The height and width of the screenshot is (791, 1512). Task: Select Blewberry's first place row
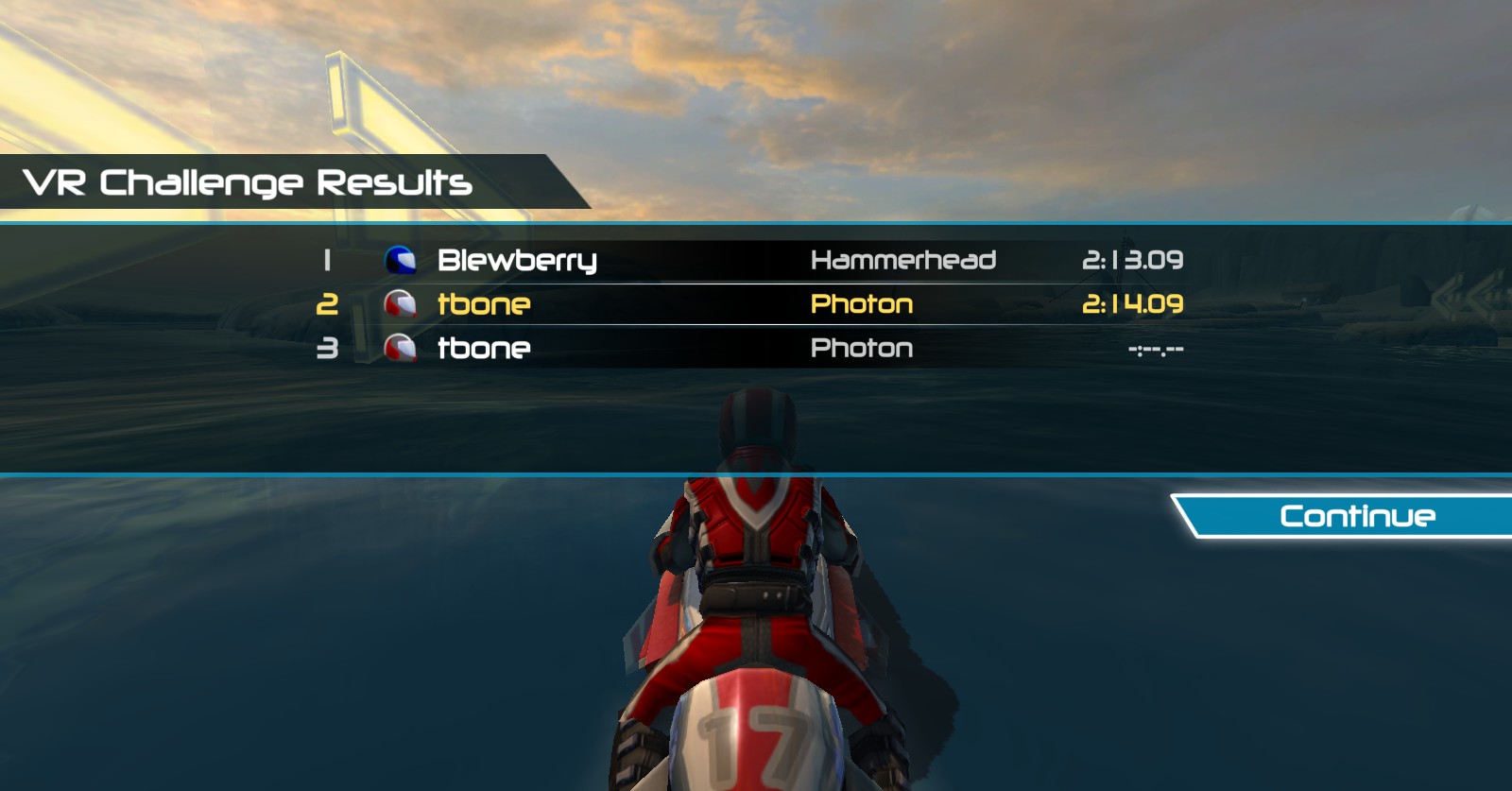click(x=756, y=260)
